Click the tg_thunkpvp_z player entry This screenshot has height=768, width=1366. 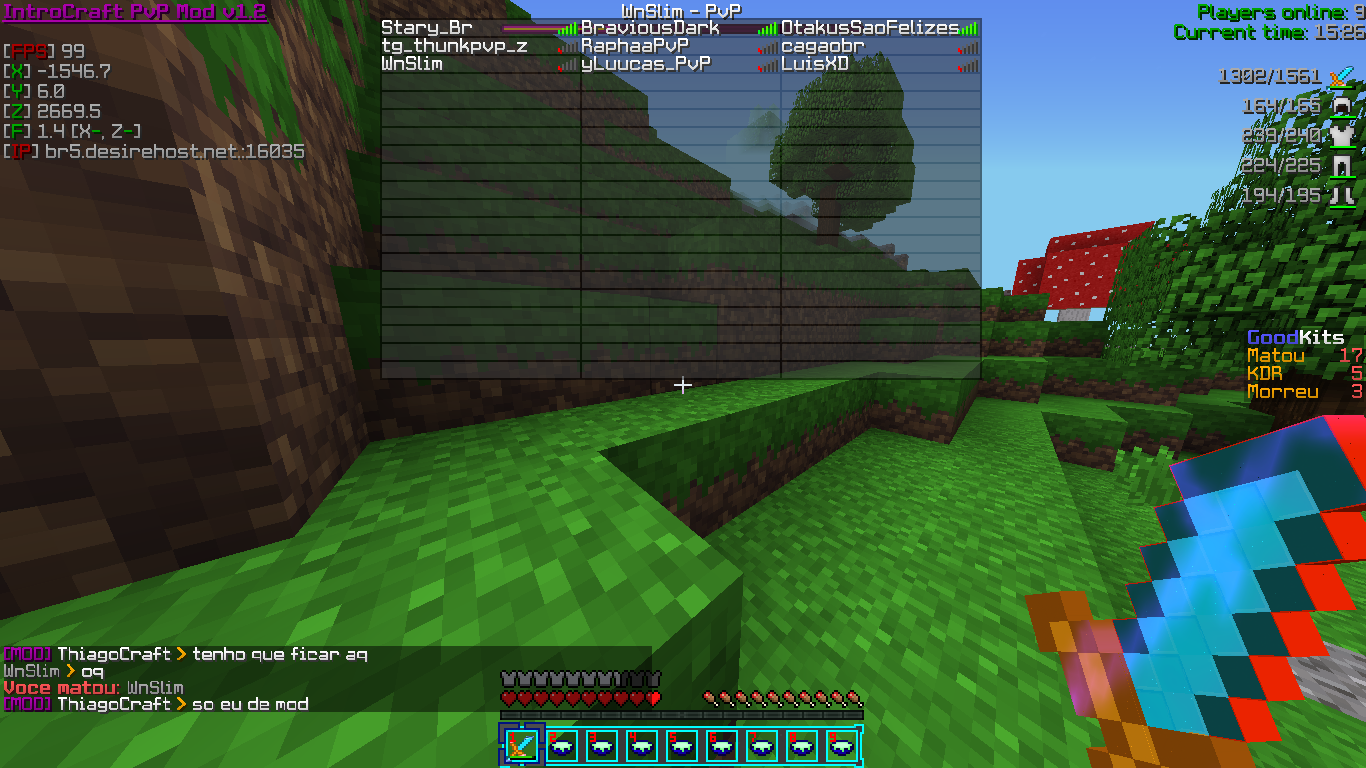click(x=454, y=46)
